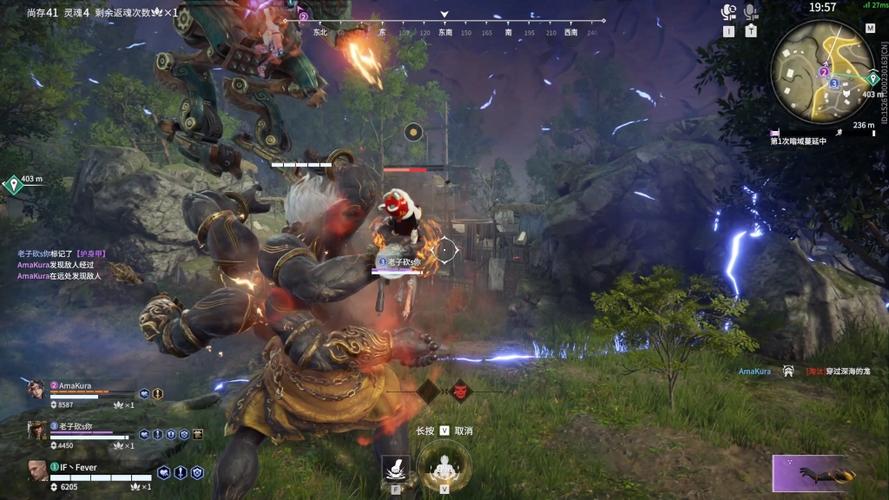Select IF丶Fever's own portrait
The height and width of the screenshot is (500, 889).
(37, 470)
